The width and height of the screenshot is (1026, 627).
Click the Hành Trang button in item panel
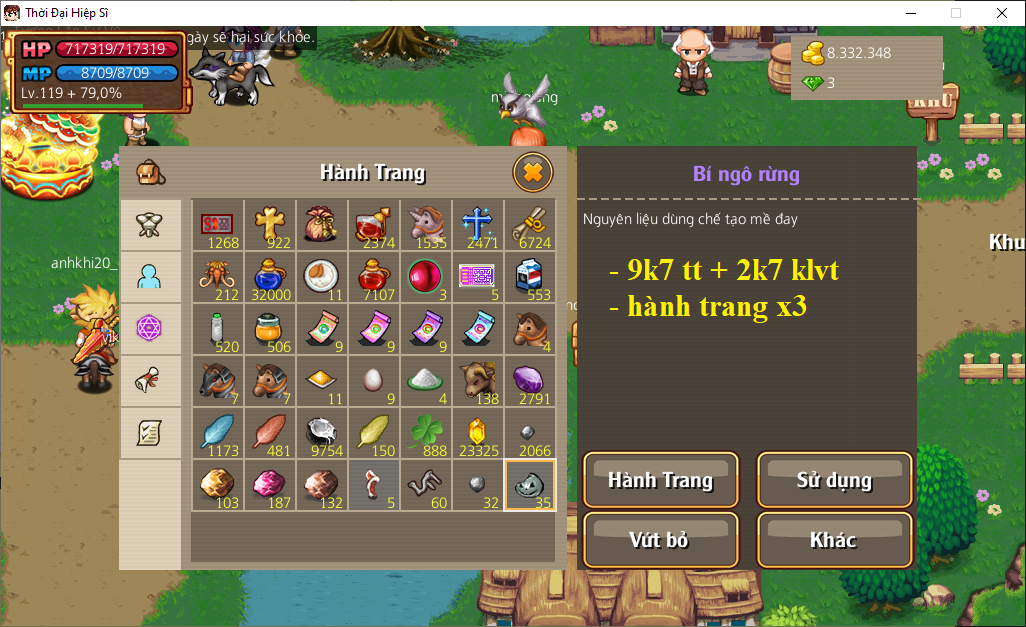pyautogui.click(x=660, y=480)
